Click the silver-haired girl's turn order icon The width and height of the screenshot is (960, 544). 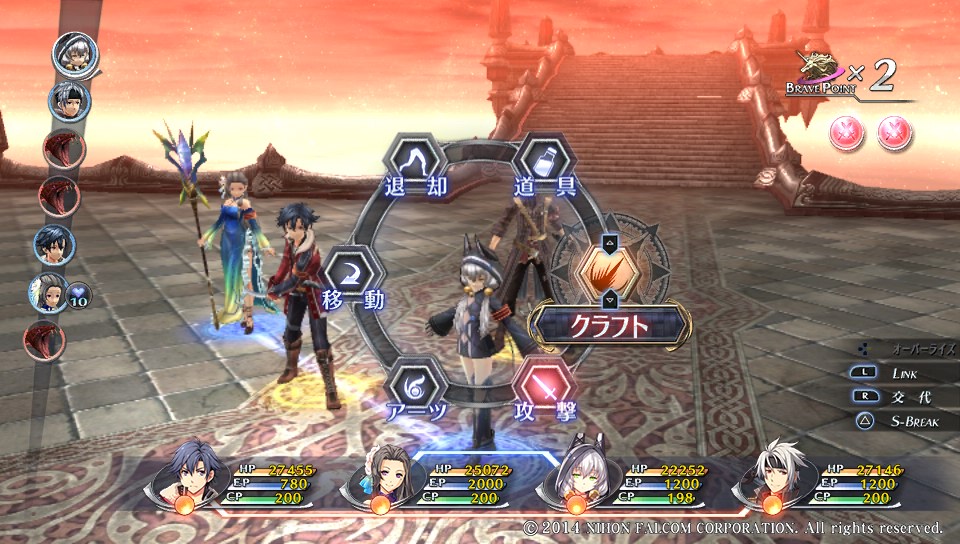76,52
